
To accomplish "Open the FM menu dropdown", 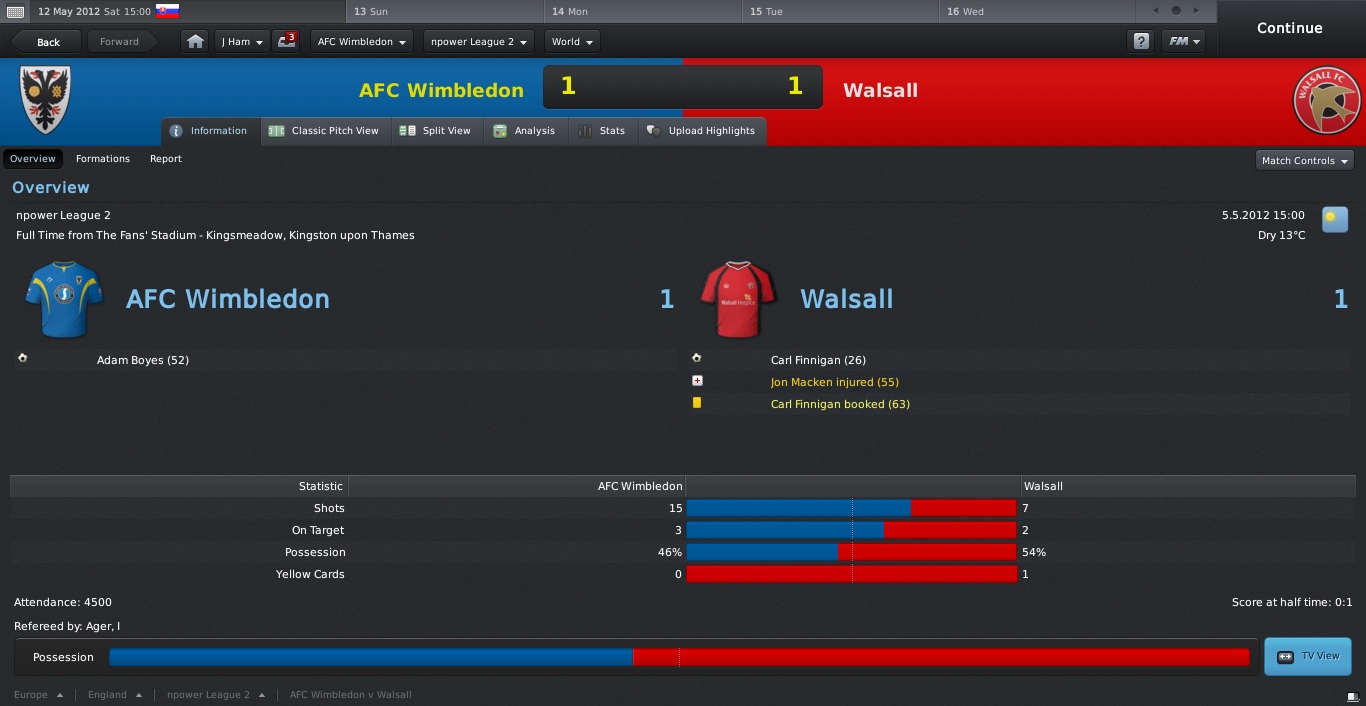I will point(1184,42).
